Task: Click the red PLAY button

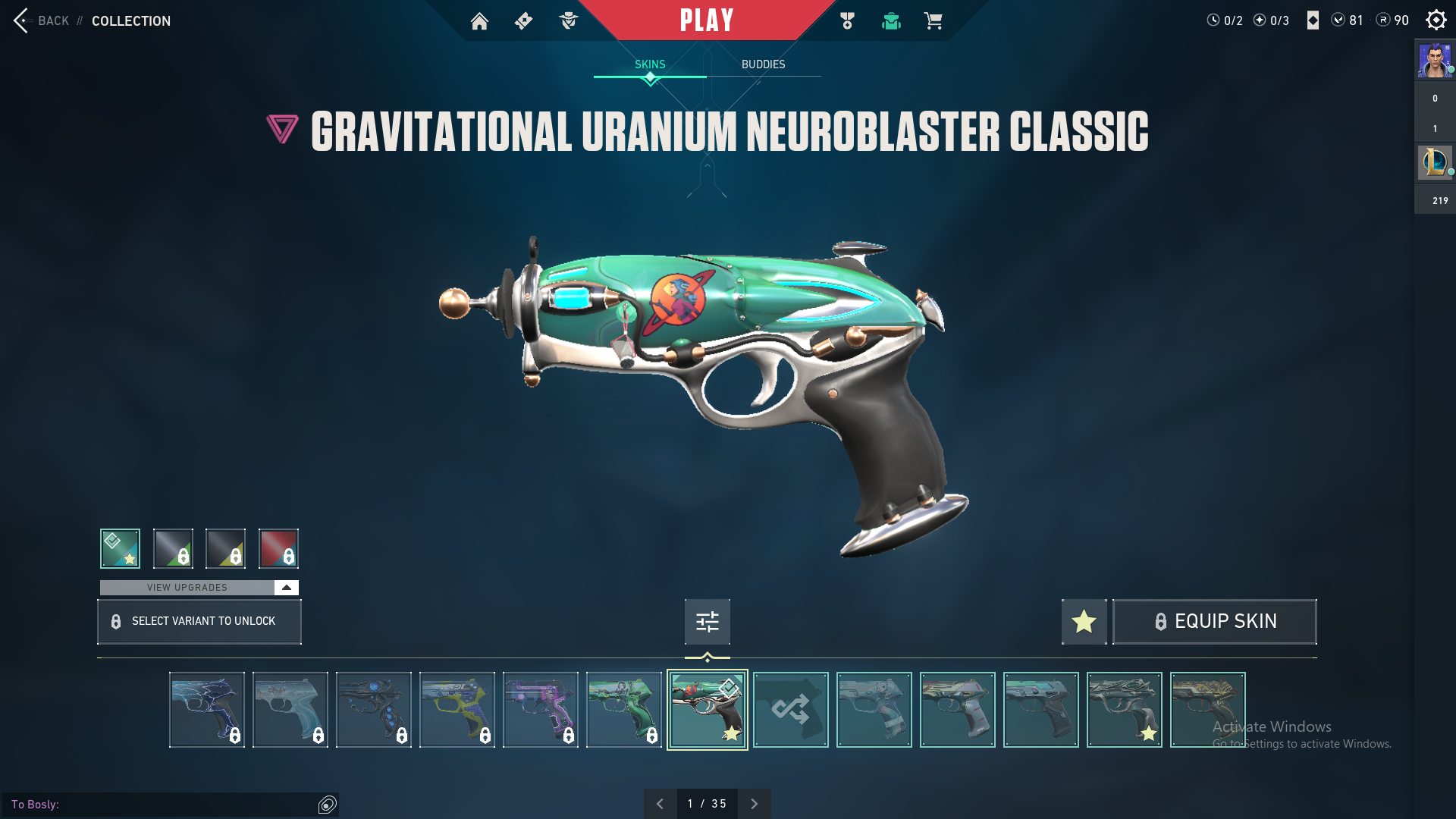Action: pyautogui.click(x=706, y=20)
